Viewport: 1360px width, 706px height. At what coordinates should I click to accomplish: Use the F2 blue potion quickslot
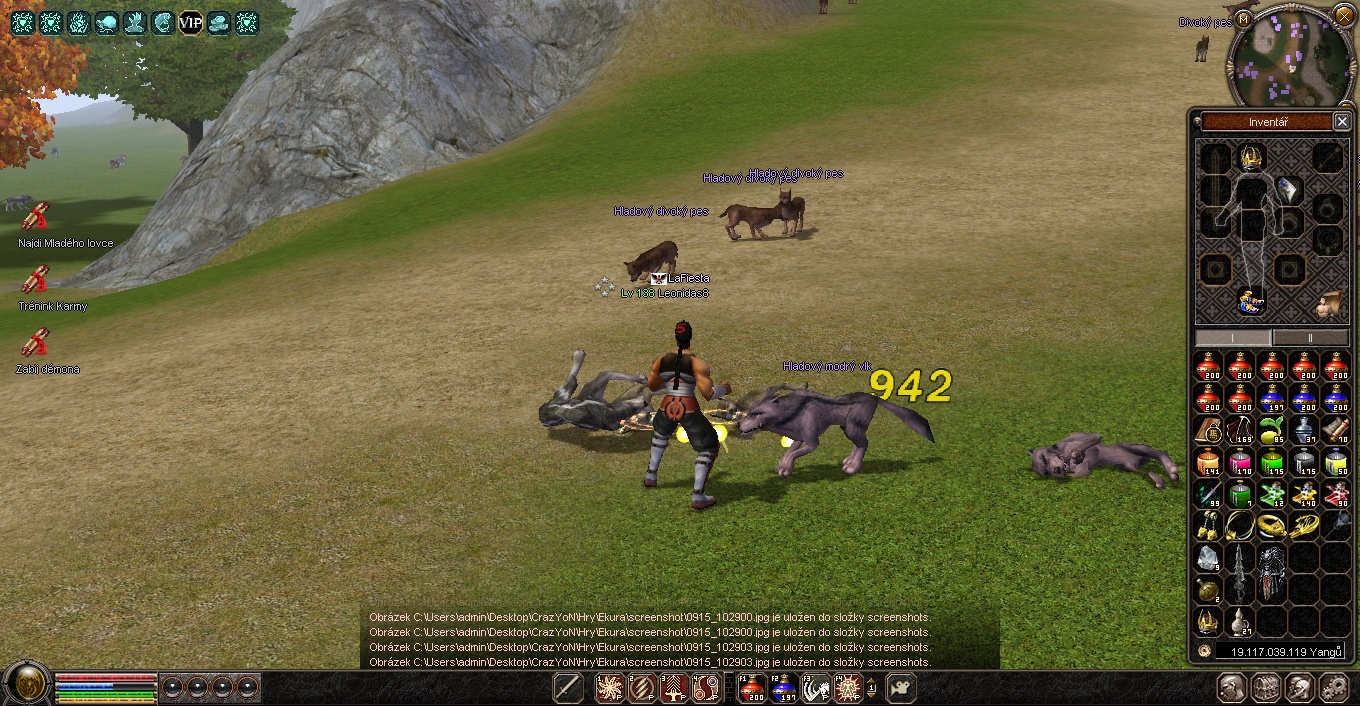783,688
